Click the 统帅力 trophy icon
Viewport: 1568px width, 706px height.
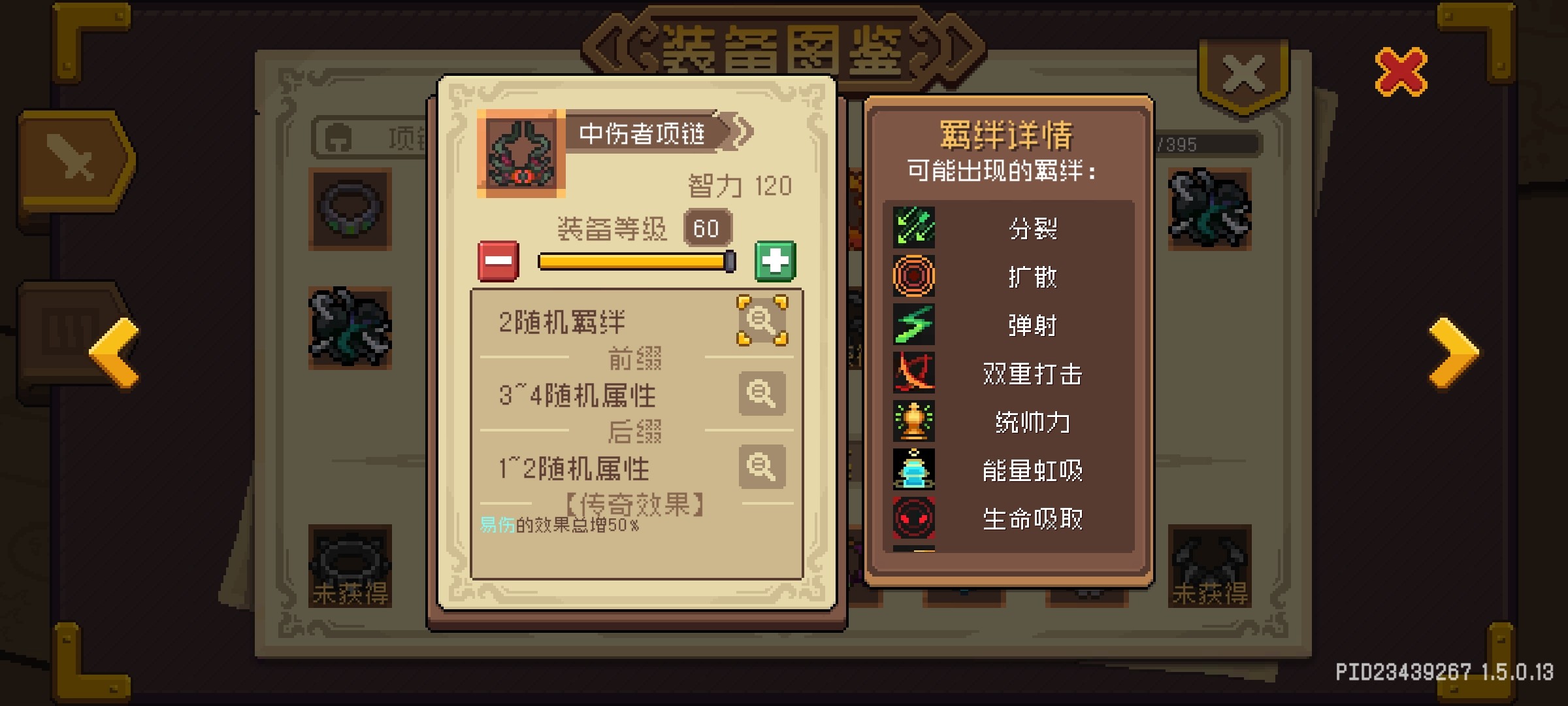click(915, 422)
